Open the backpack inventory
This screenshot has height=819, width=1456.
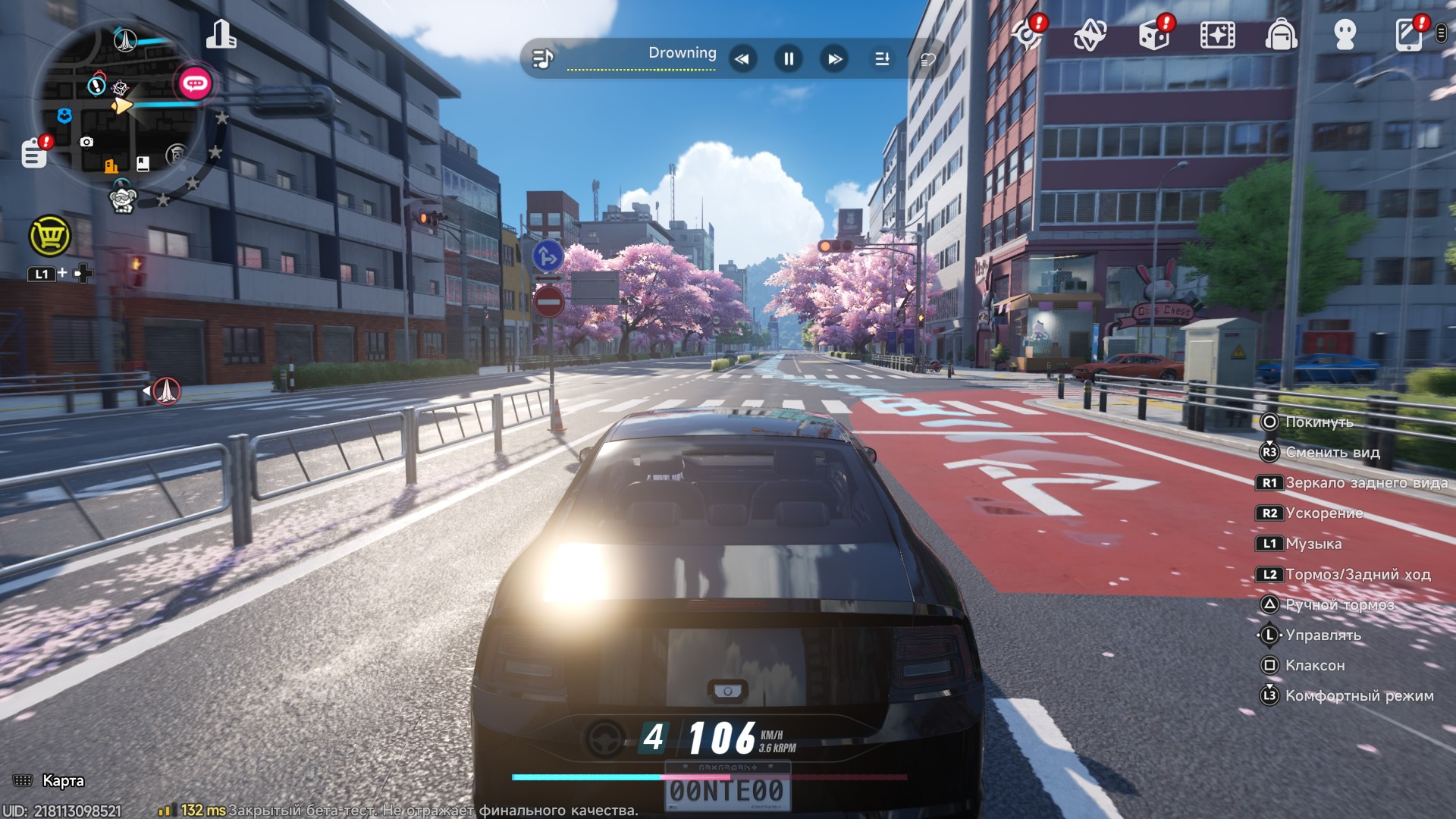pos(1281,35)
